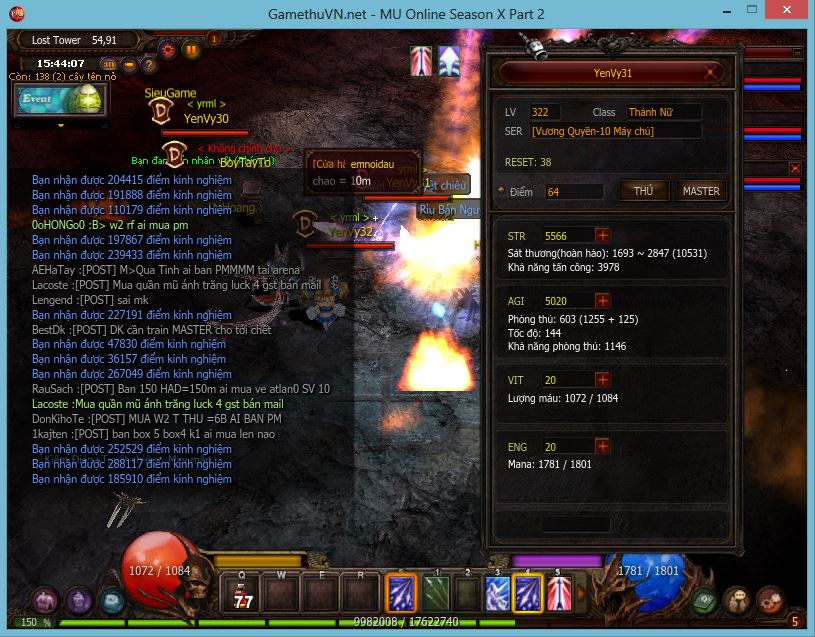This screenshot has height=637, width=815.
Task: Open the MASTER skill tree
Action: click(x=700, y=191)
